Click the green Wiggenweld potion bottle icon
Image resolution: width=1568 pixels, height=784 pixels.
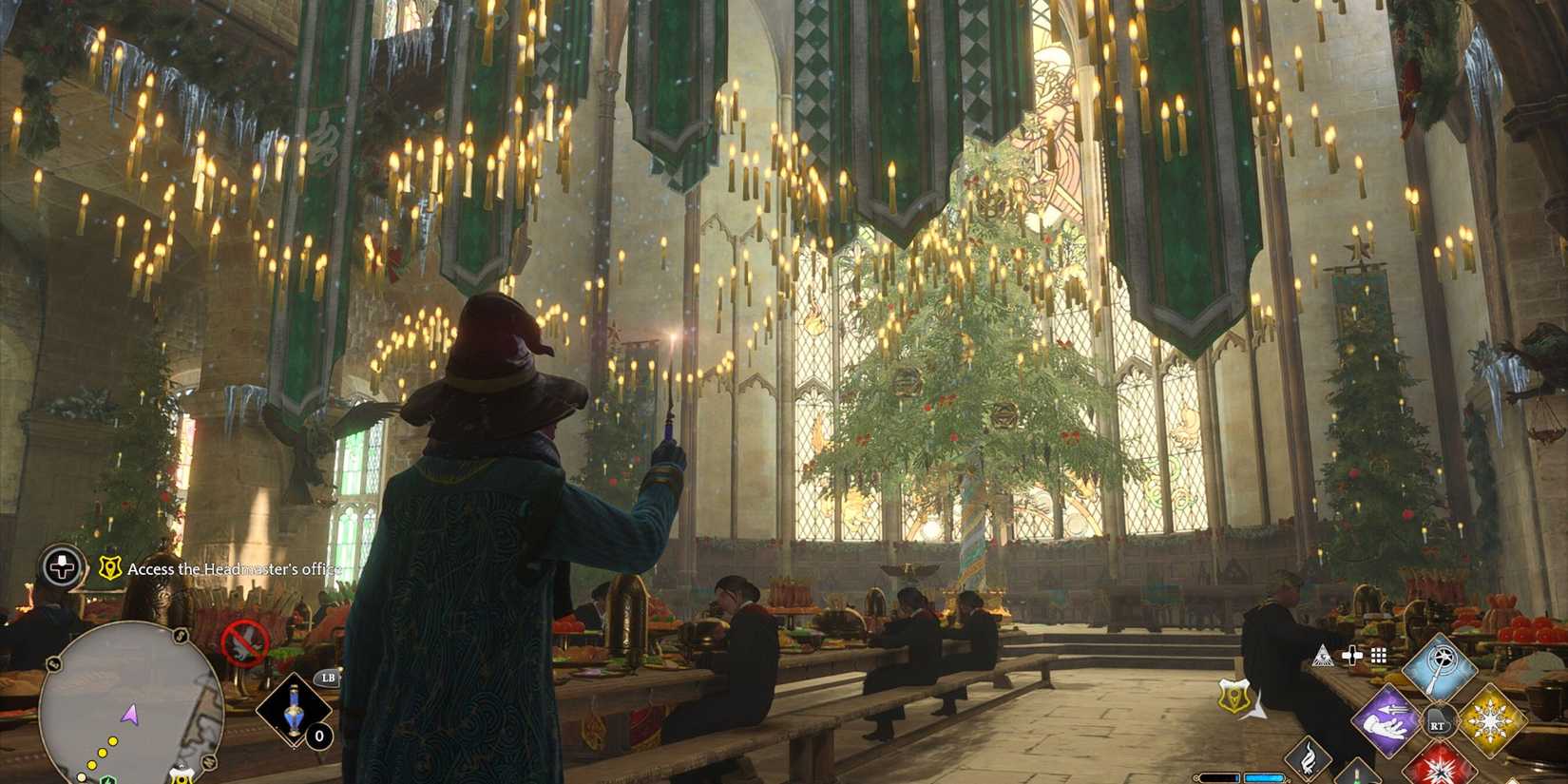(1358, 776)
